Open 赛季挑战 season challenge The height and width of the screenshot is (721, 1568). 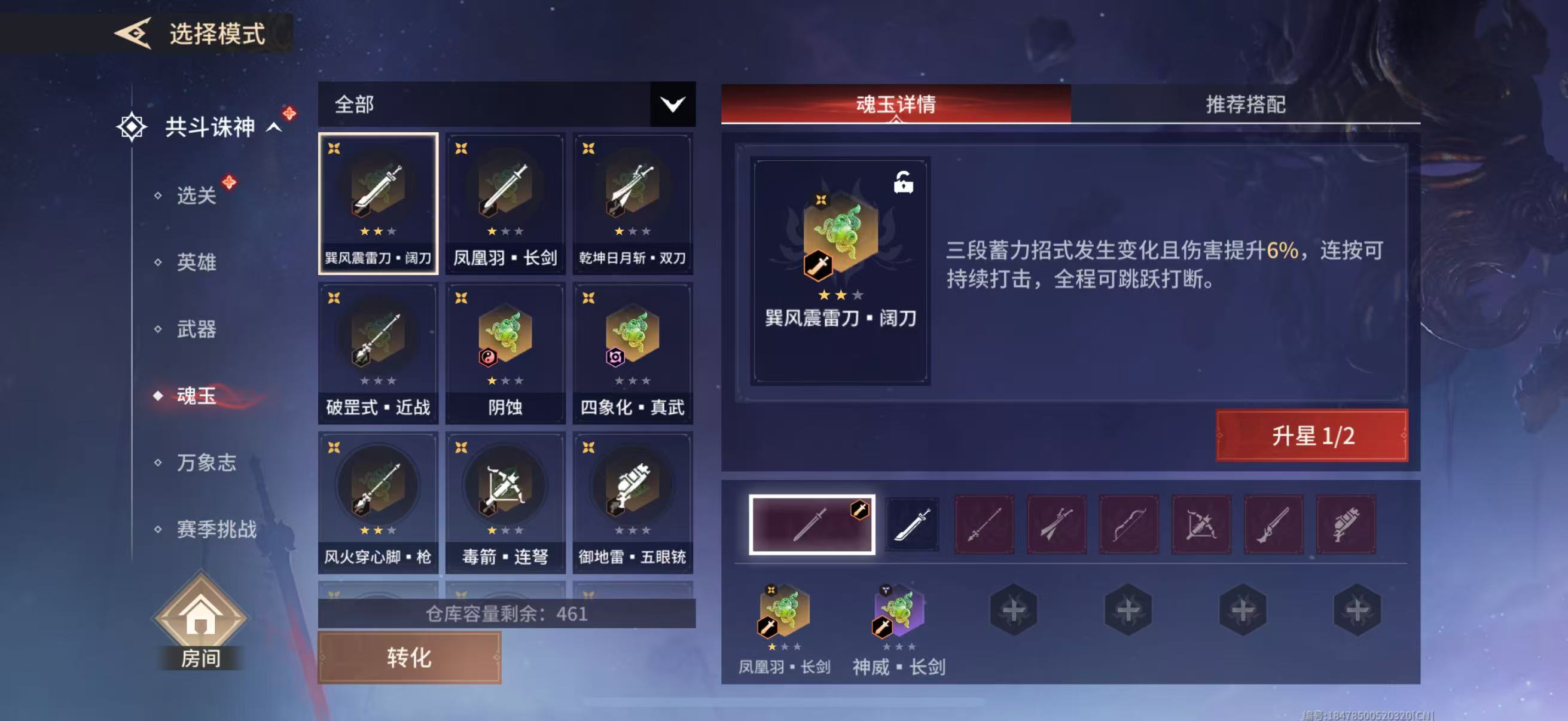tap(216, 529)
